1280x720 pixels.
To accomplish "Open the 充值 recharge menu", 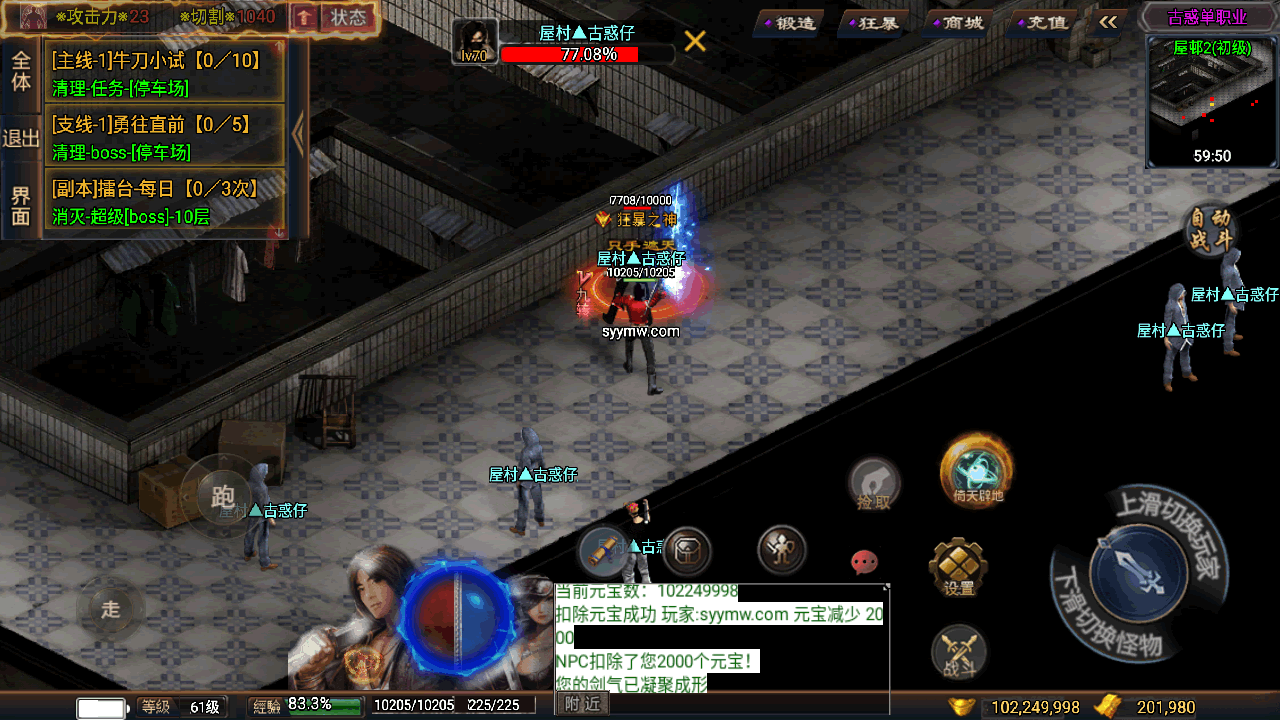I will click(x=1041, y=22).
